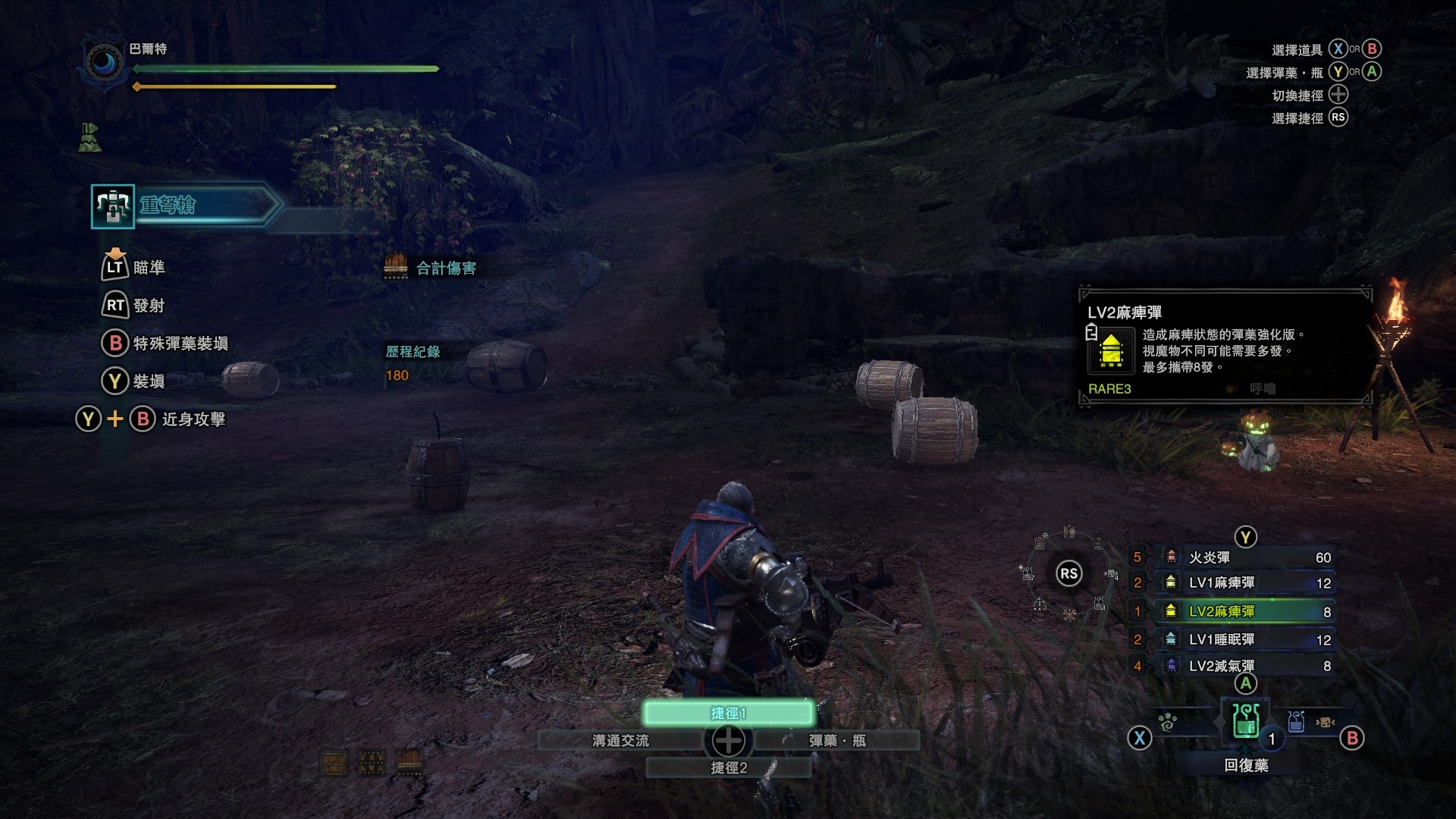Switch to the 捷徑2 shortcut set
Viewport: 1456px width, 819px height.
click(x=728, y=768)
